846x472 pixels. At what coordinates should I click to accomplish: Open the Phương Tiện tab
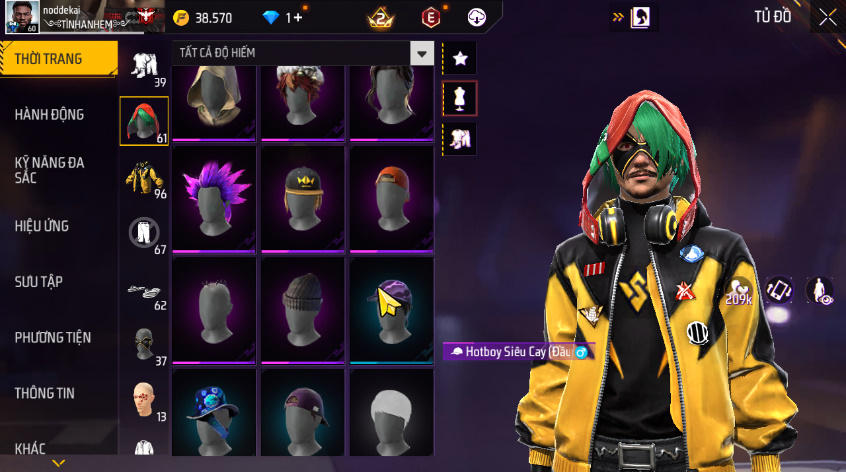tap(52, 337)
